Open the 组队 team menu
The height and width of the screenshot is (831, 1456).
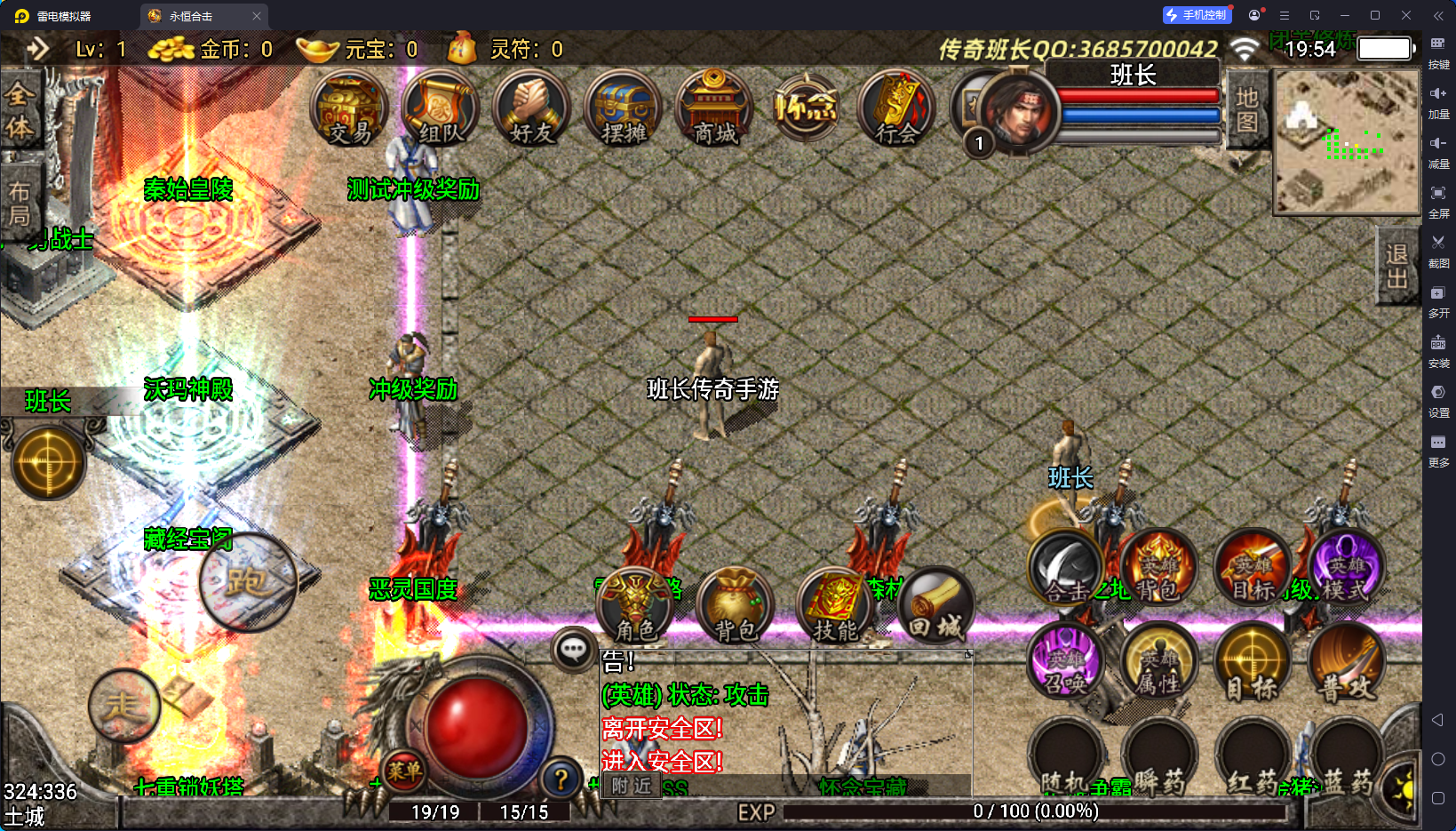click(x=441, y=108)
